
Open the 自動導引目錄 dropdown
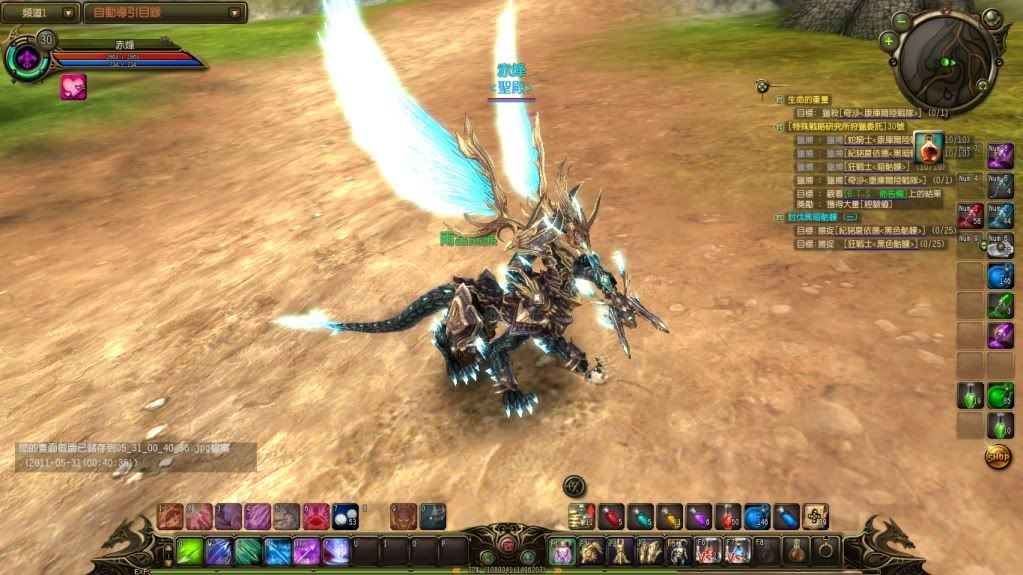coord(165,13)
